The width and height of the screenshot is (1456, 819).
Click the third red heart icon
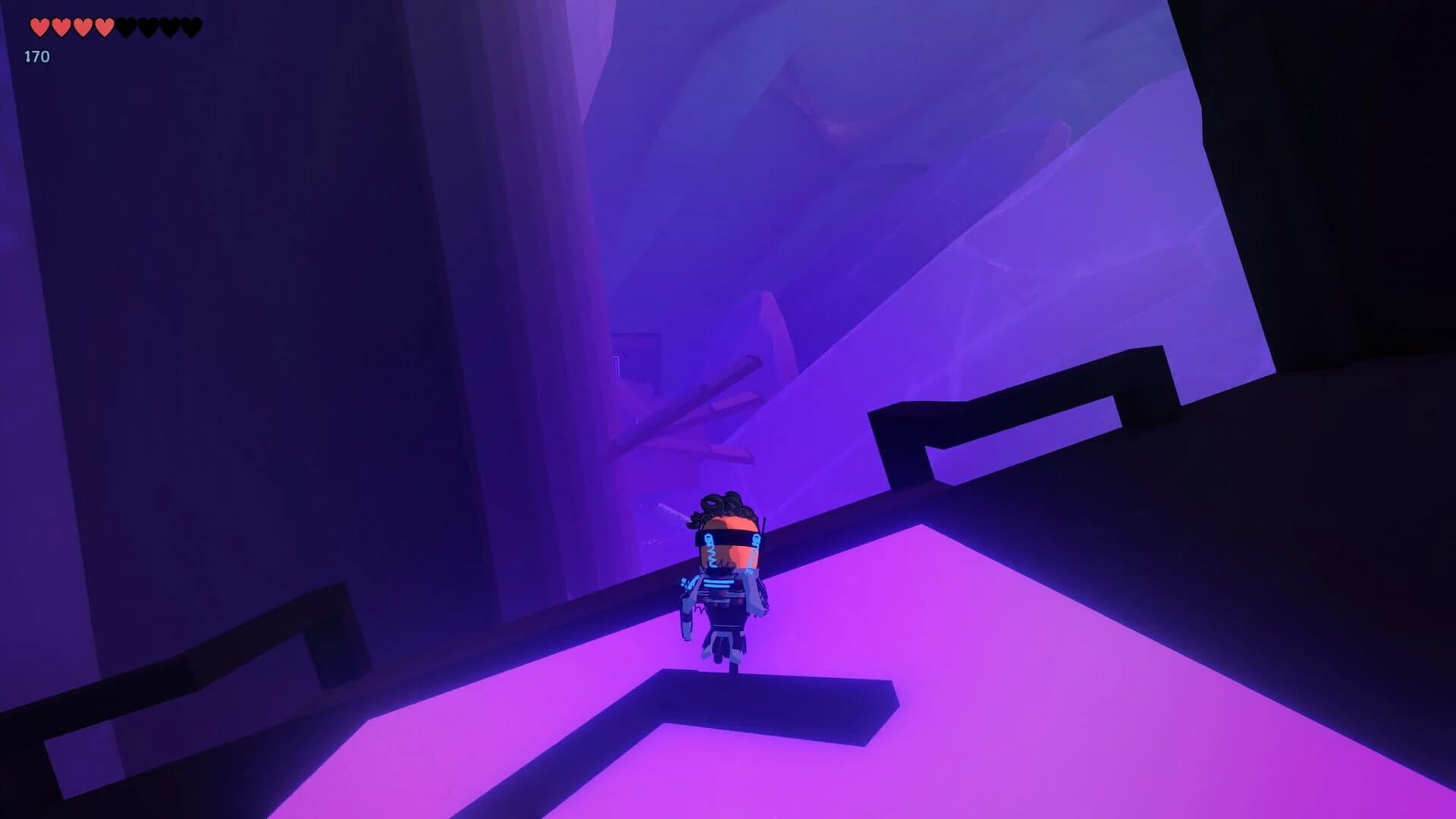pyautogui.click(x=82, y=27)
